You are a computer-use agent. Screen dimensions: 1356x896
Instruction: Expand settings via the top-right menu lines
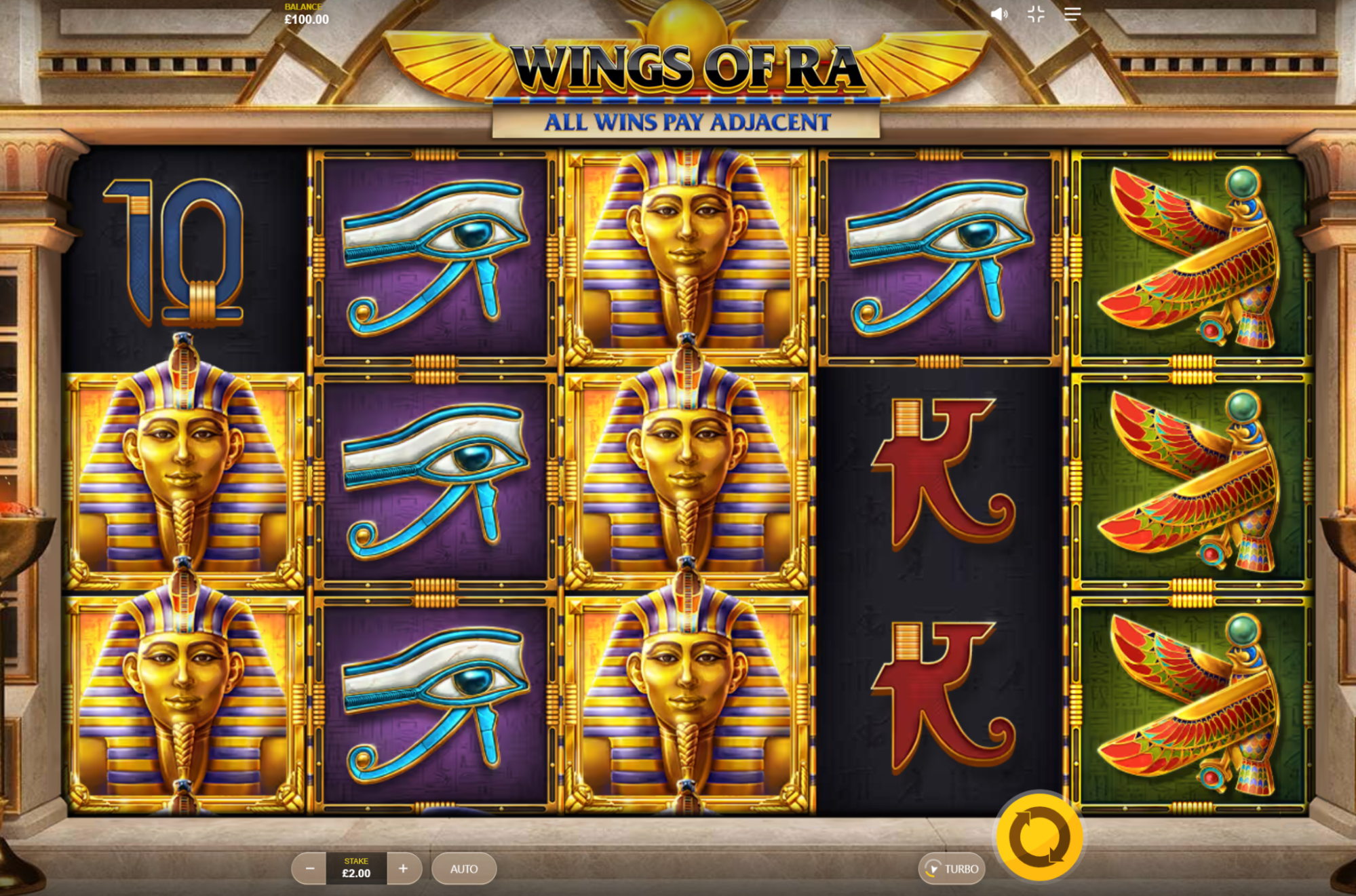(x=1072, y=14)
